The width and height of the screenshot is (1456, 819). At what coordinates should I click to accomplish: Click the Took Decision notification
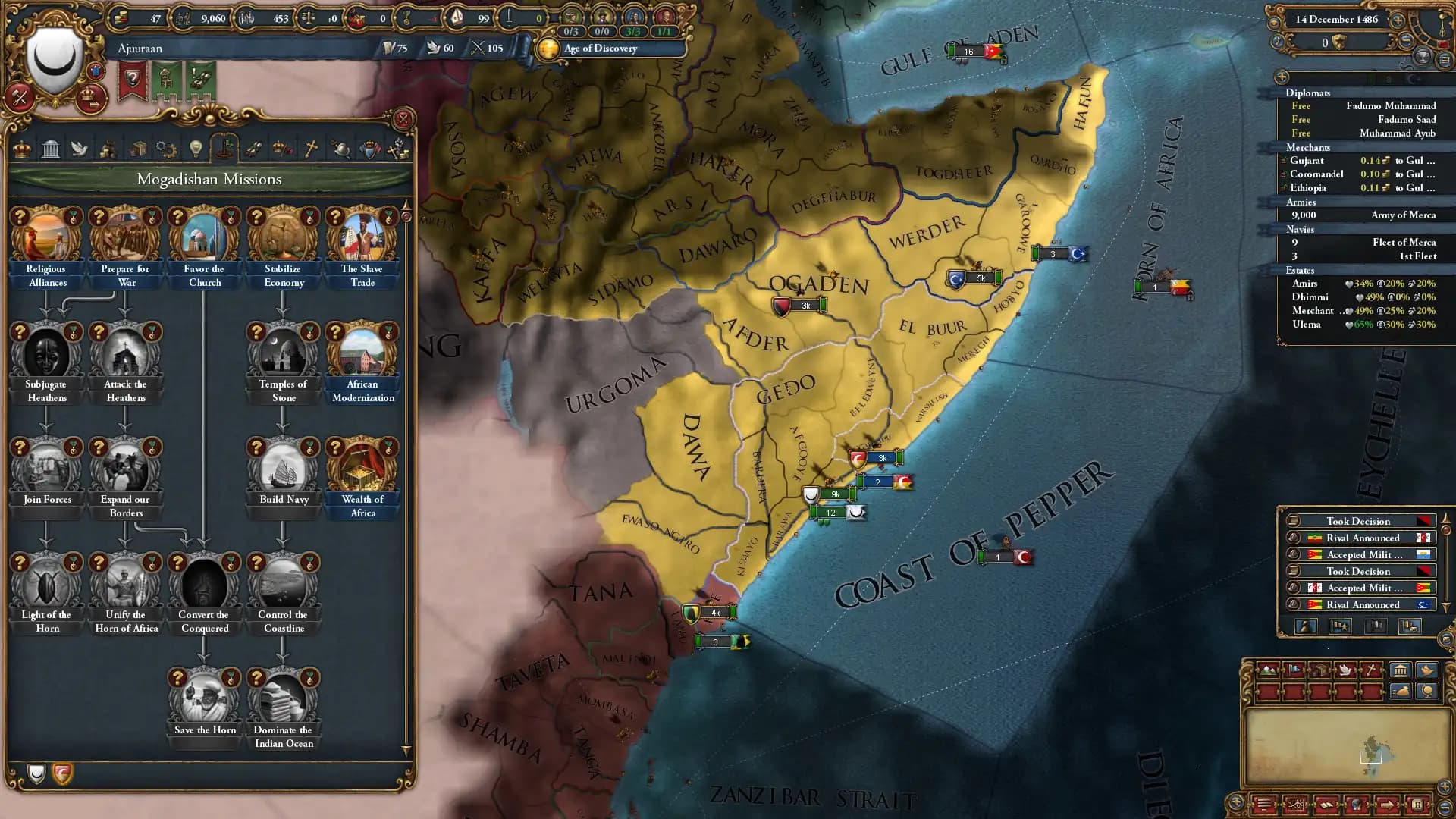[x=1358, y=521]
